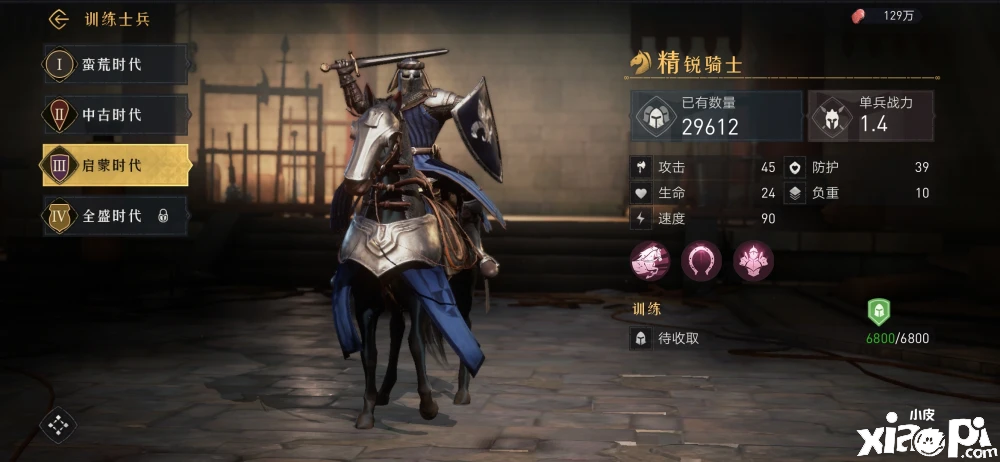The width and height of the screenshot is (1000, 462).
Task: Open the locked 全盛时代 era tab
Action: coord(115,215)
